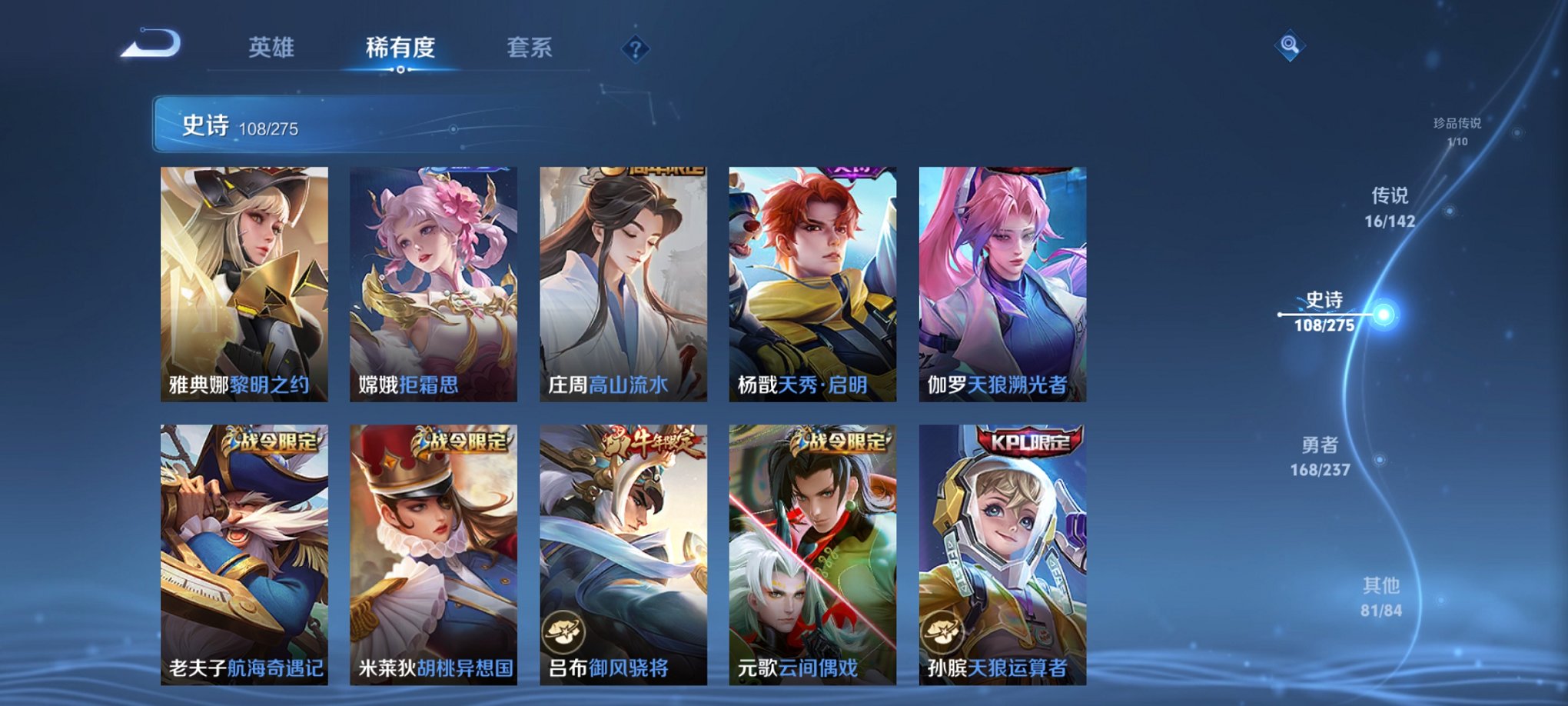
Task: Switch to the 英雄 tab
Action: (273, 48)
